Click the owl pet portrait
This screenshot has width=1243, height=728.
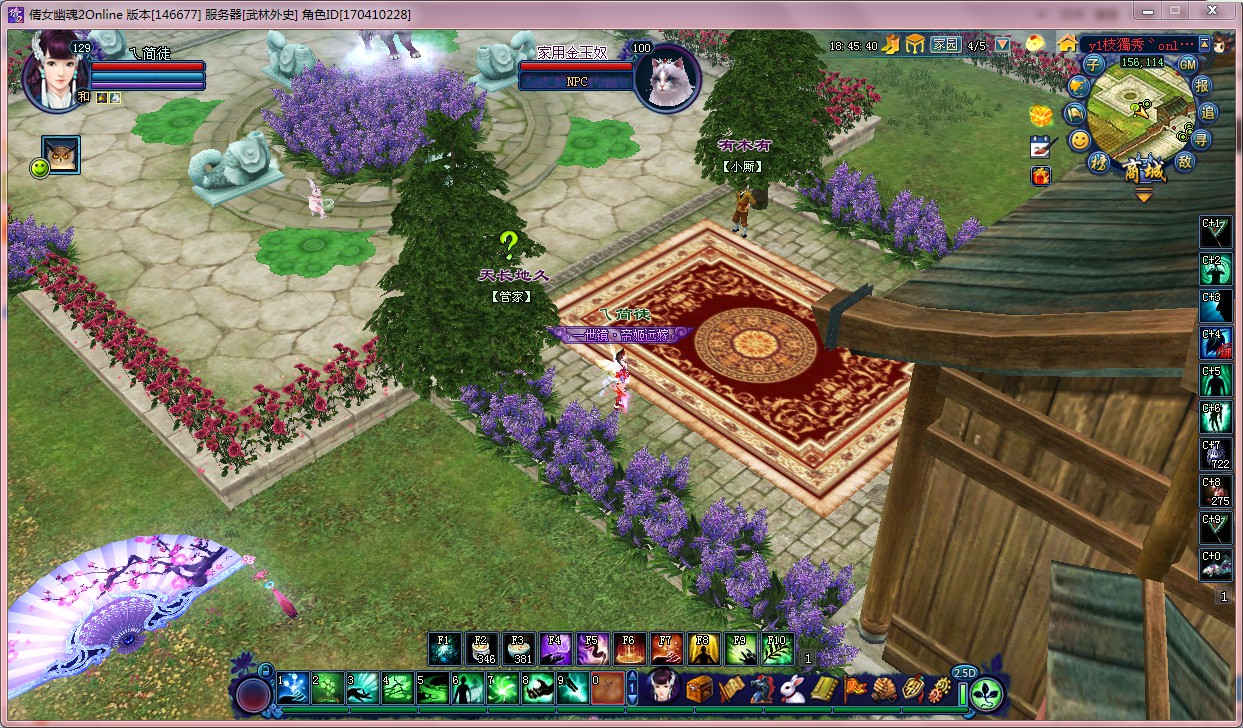tap(62, 154)
